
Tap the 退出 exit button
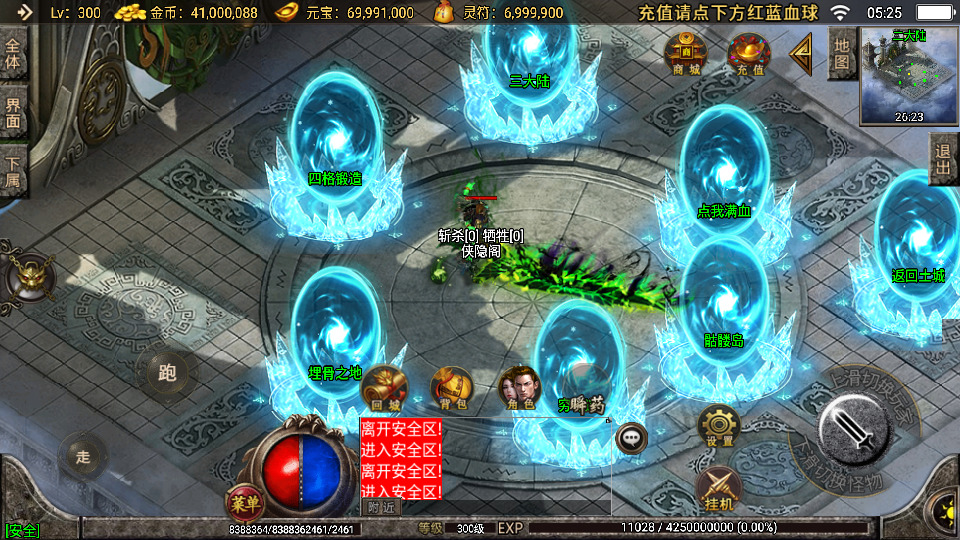point(942,160)
